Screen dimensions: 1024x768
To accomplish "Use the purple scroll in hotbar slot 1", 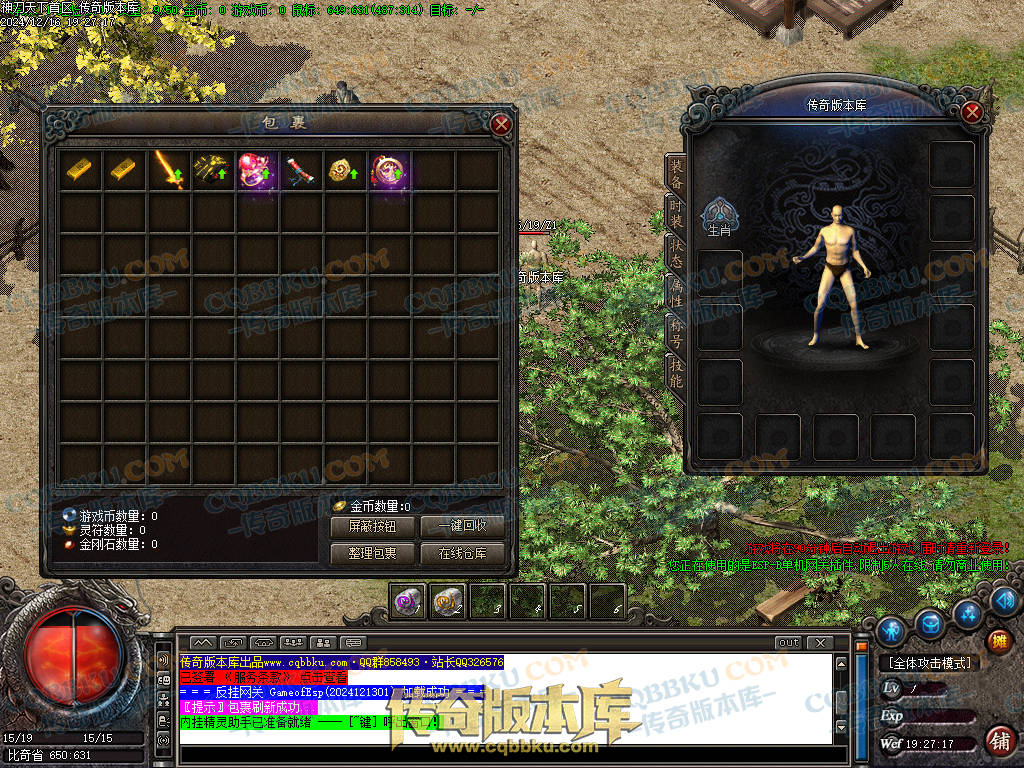I will coord(408,601).
